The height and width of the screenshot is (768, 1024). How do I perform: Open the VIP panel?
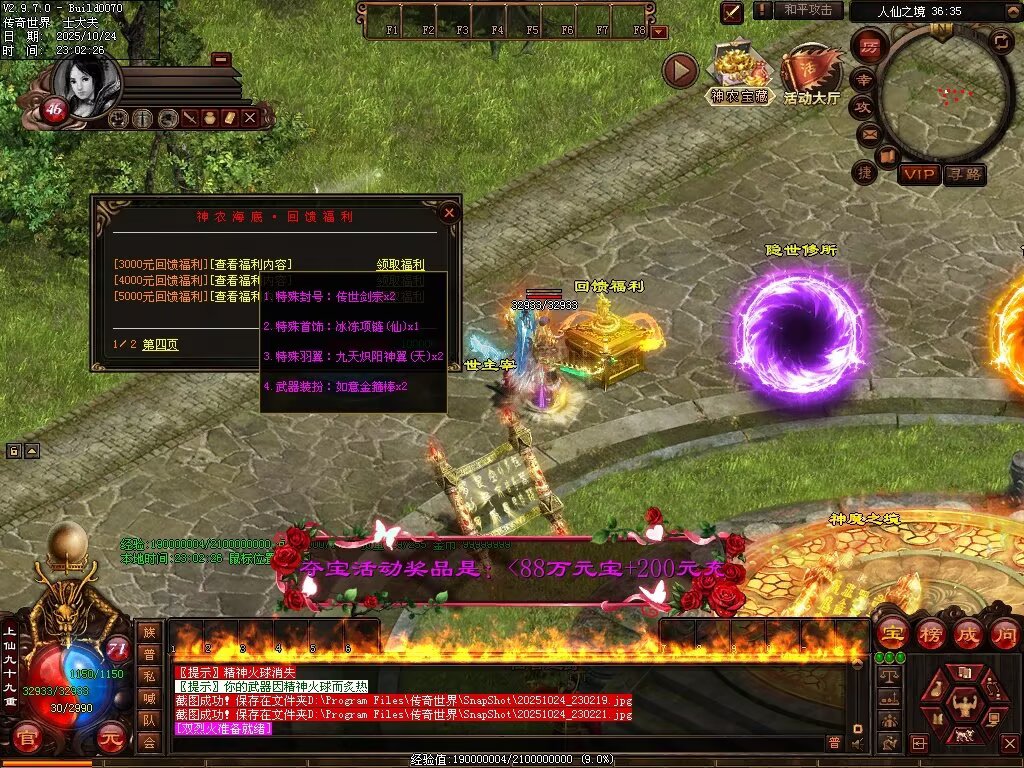point(918,174)
